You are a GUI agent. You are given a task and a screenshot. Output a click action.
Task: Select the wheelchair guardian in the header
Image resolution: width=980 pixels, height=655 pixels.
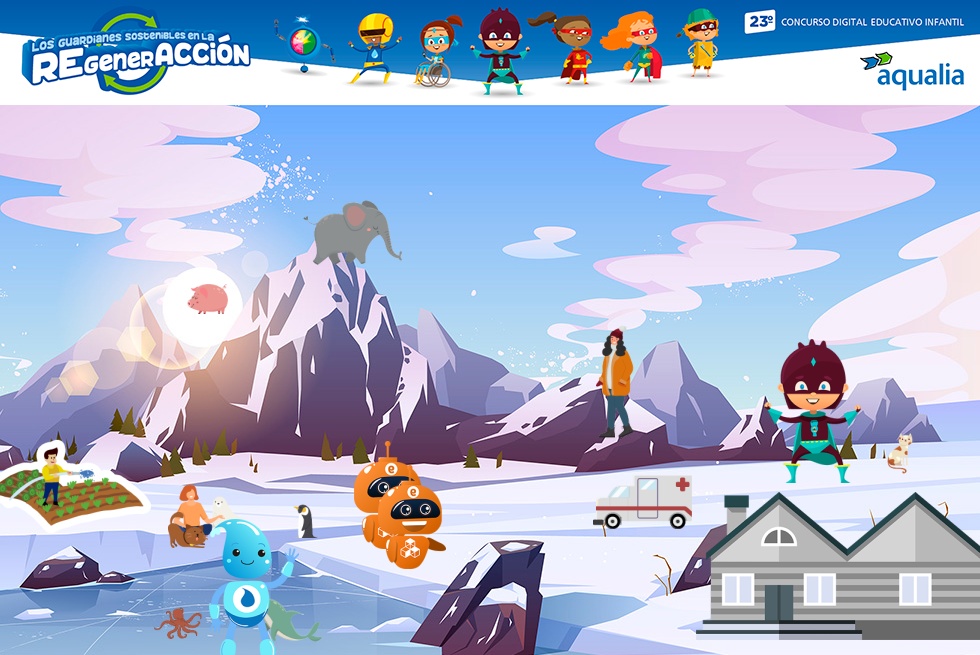(435, 52)
